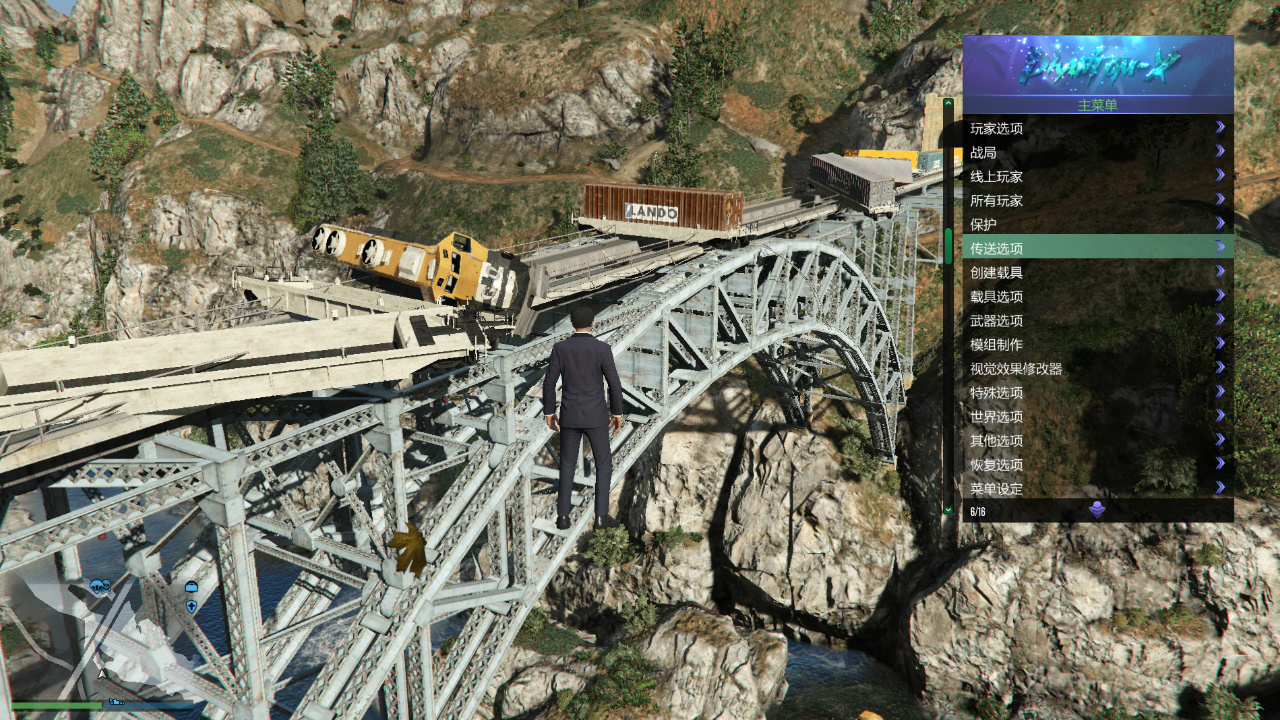Click the purple down arrow in menu footer
The image size is (1280, 720).
click(x=1097, y=511)
